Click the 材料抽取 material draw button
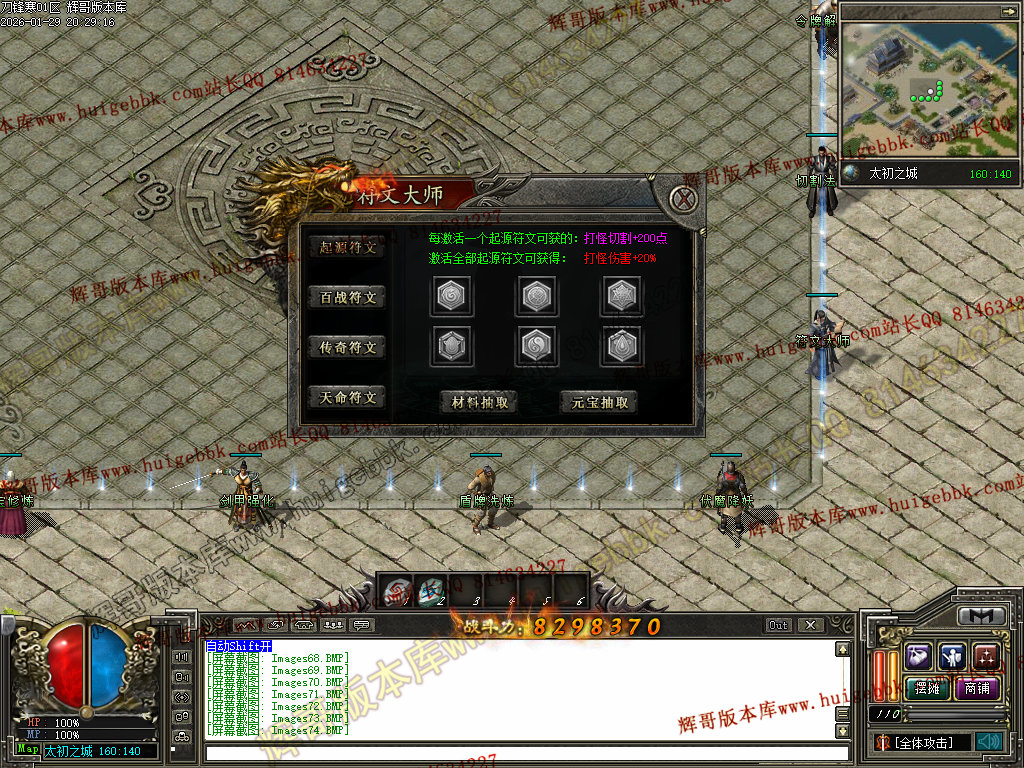Screen dimensions: 1024x768 click(479, 402)
